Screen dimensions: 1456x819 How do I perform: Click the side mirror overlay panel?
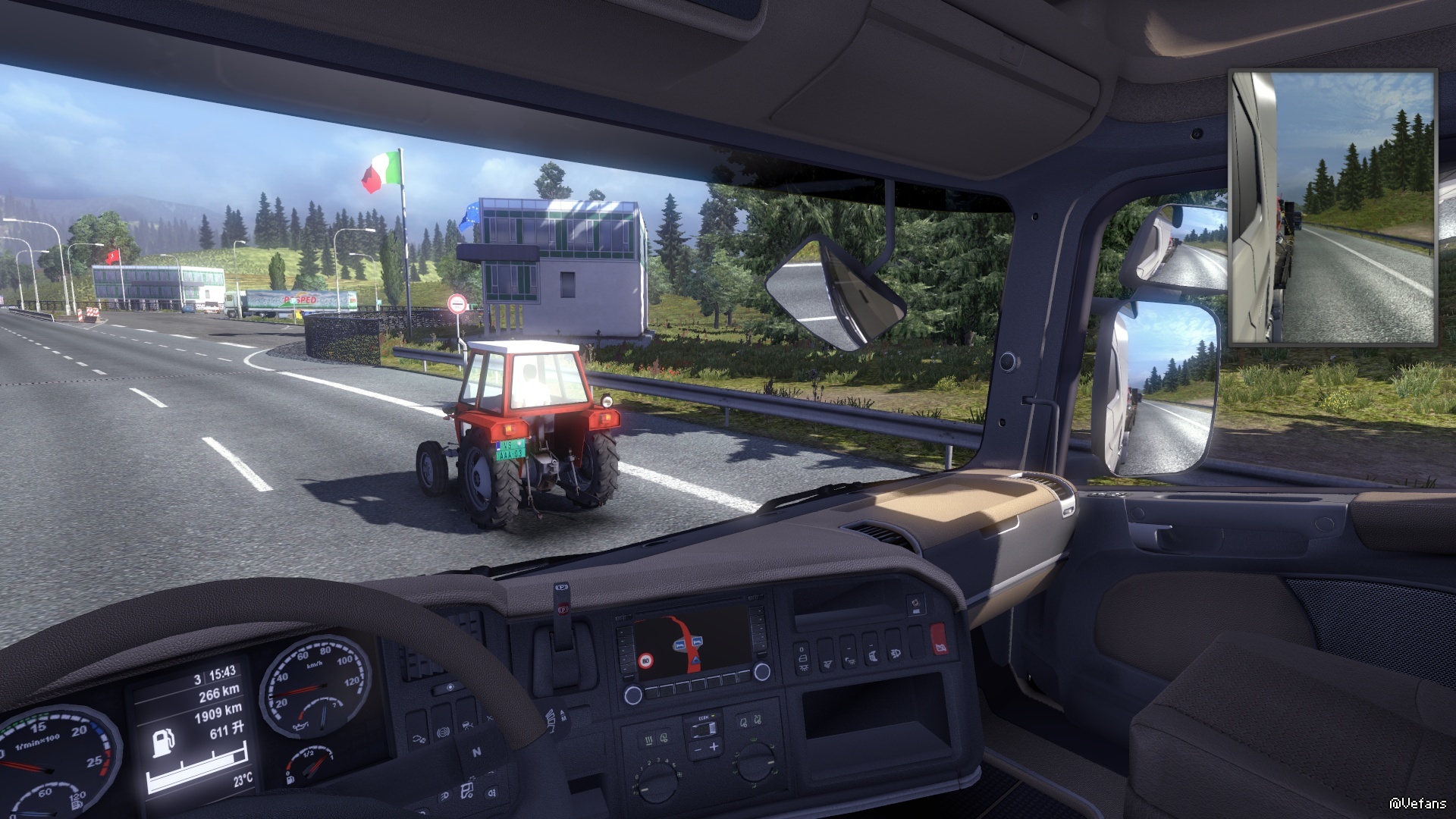(x=1332, y=208)
